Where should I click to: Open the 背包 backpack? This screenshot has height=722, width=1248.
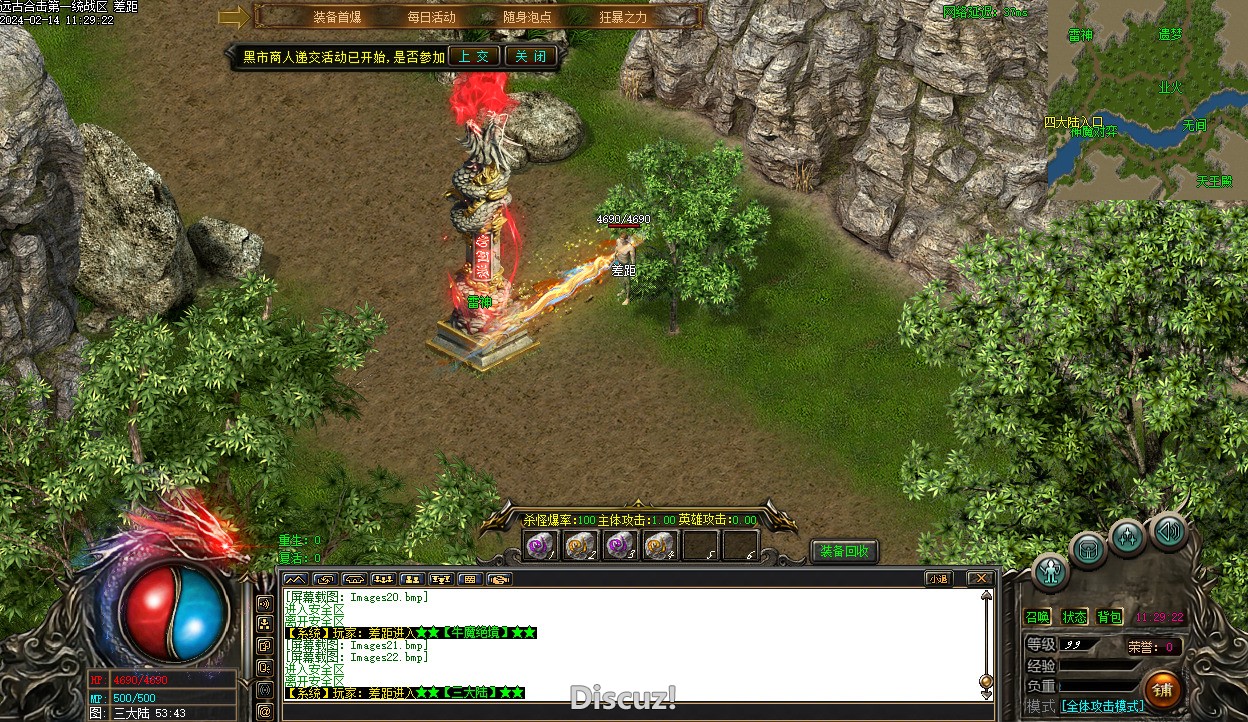pos(1109,617)
